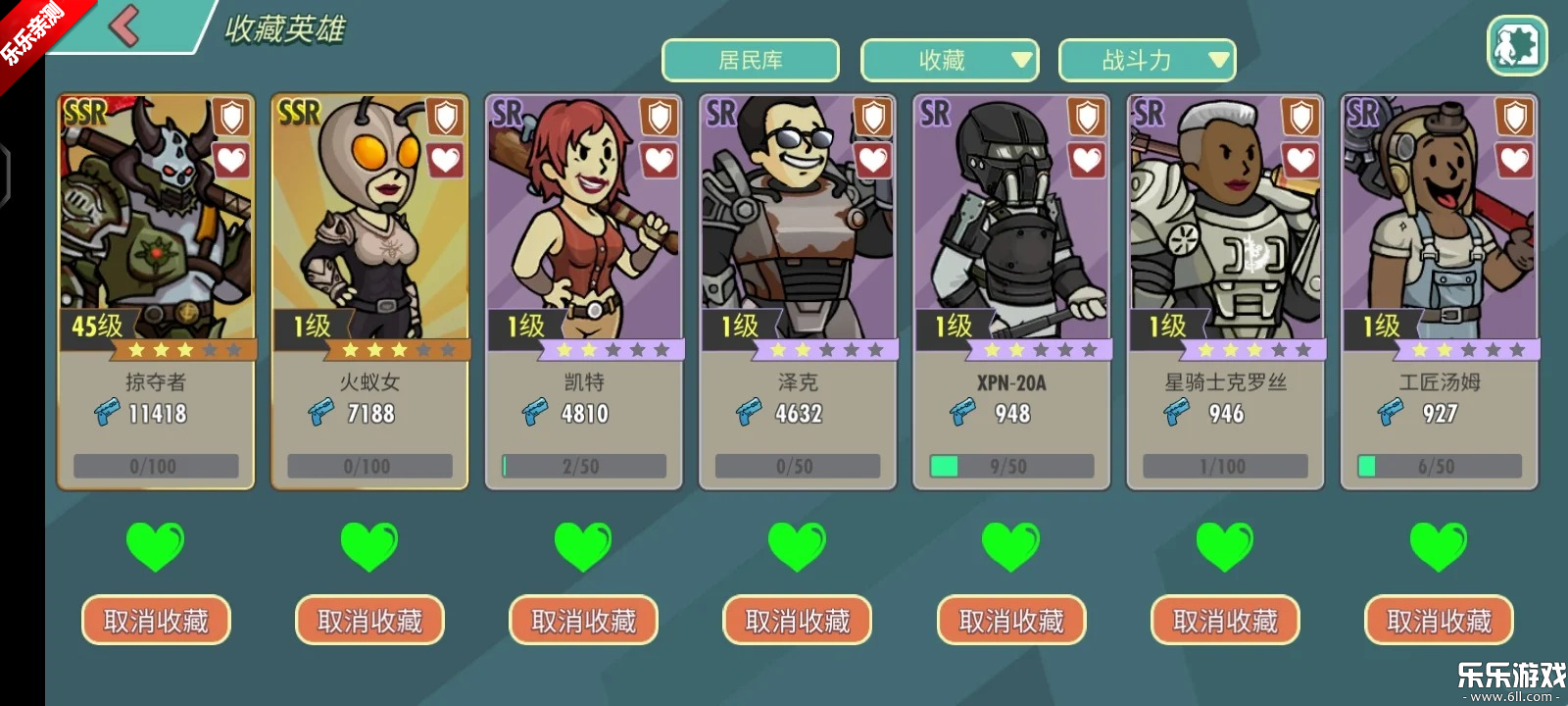Unfavorite 火蚁女 using 取消收藏 button
The width and height of the screenshot is (1568, 706).
pos(369,621)
